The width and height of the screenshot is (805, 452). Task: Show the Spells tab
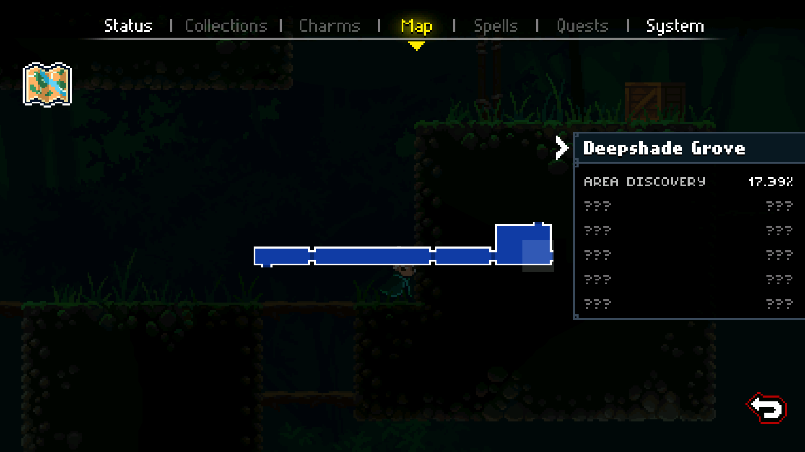pyautogui.click(x=494, y=25)
